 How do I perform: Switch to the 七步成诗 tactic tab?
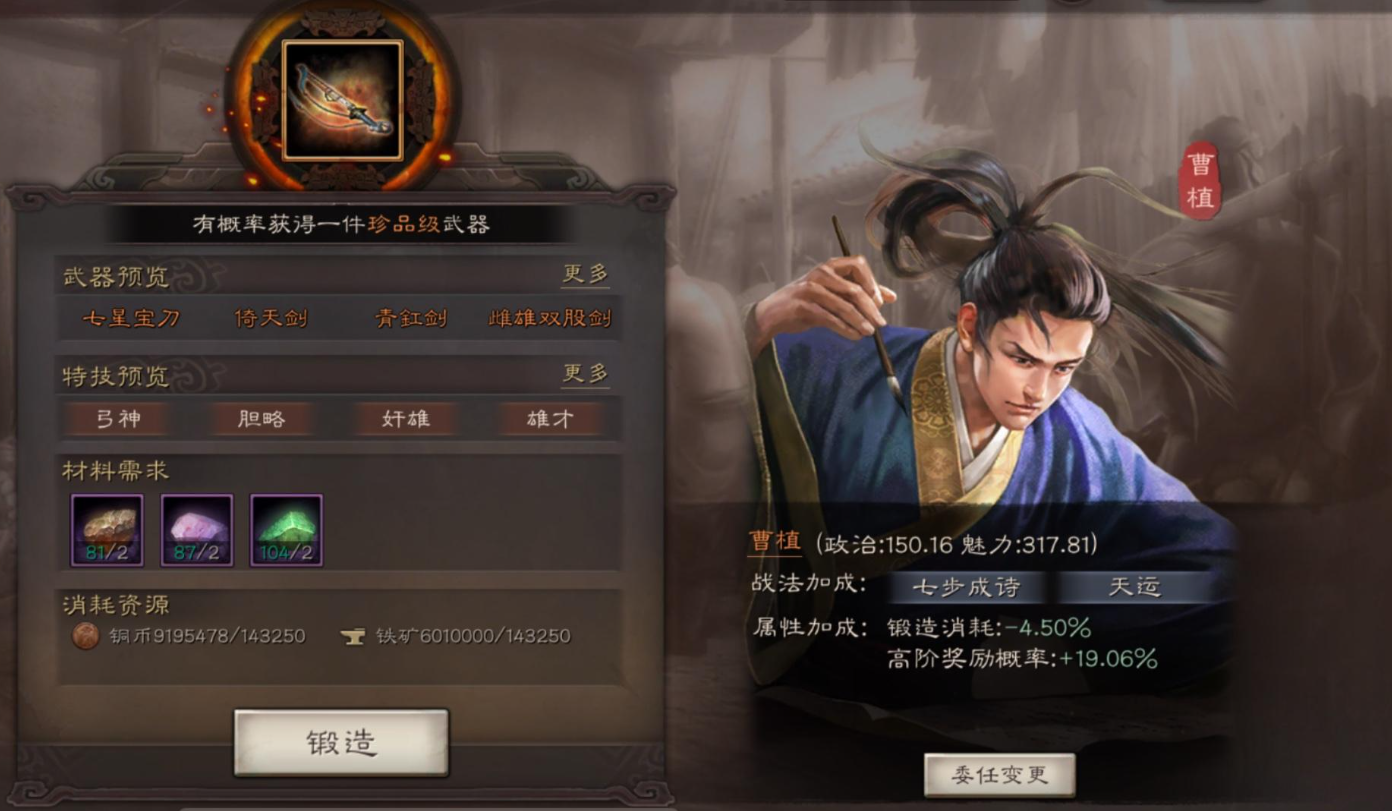pyautogui.click(x=968, y=589)
